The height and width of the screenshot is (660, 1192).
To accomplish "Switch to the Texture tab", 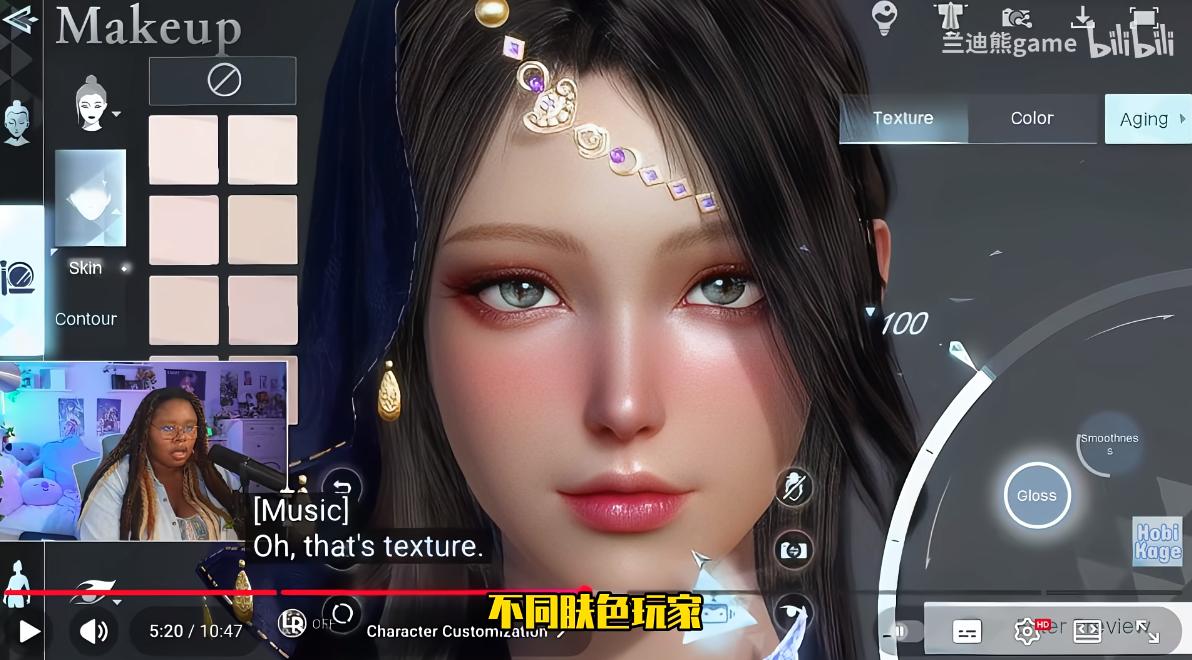I will (x=903, y=119).
